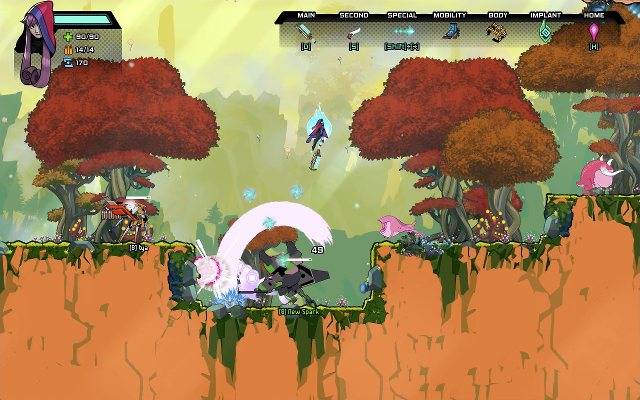
Task: Select the Main weapon sword icon
Action: pos(305,31)
